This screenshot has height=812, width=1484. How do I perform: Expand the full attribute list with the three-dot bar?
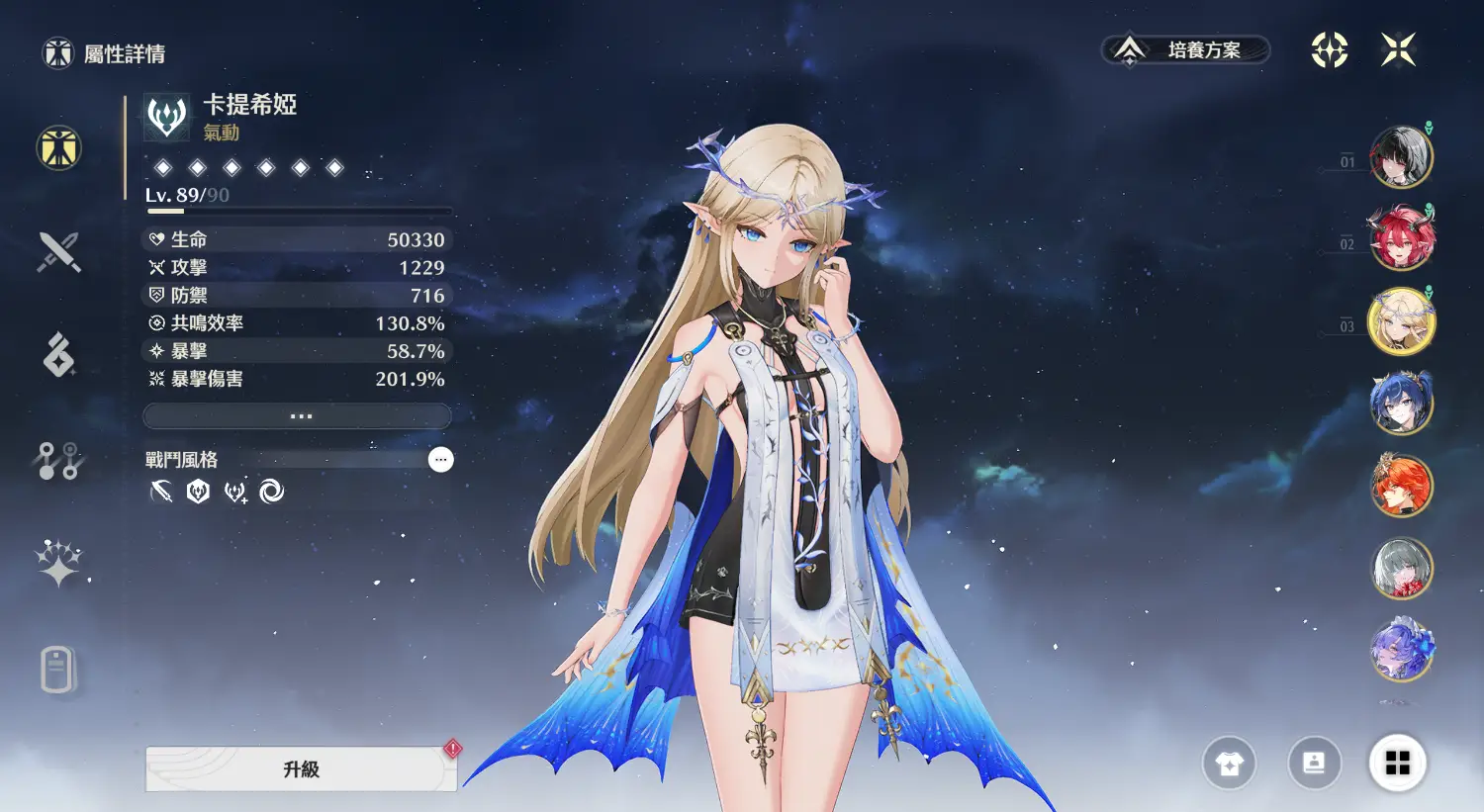point(298,416)
